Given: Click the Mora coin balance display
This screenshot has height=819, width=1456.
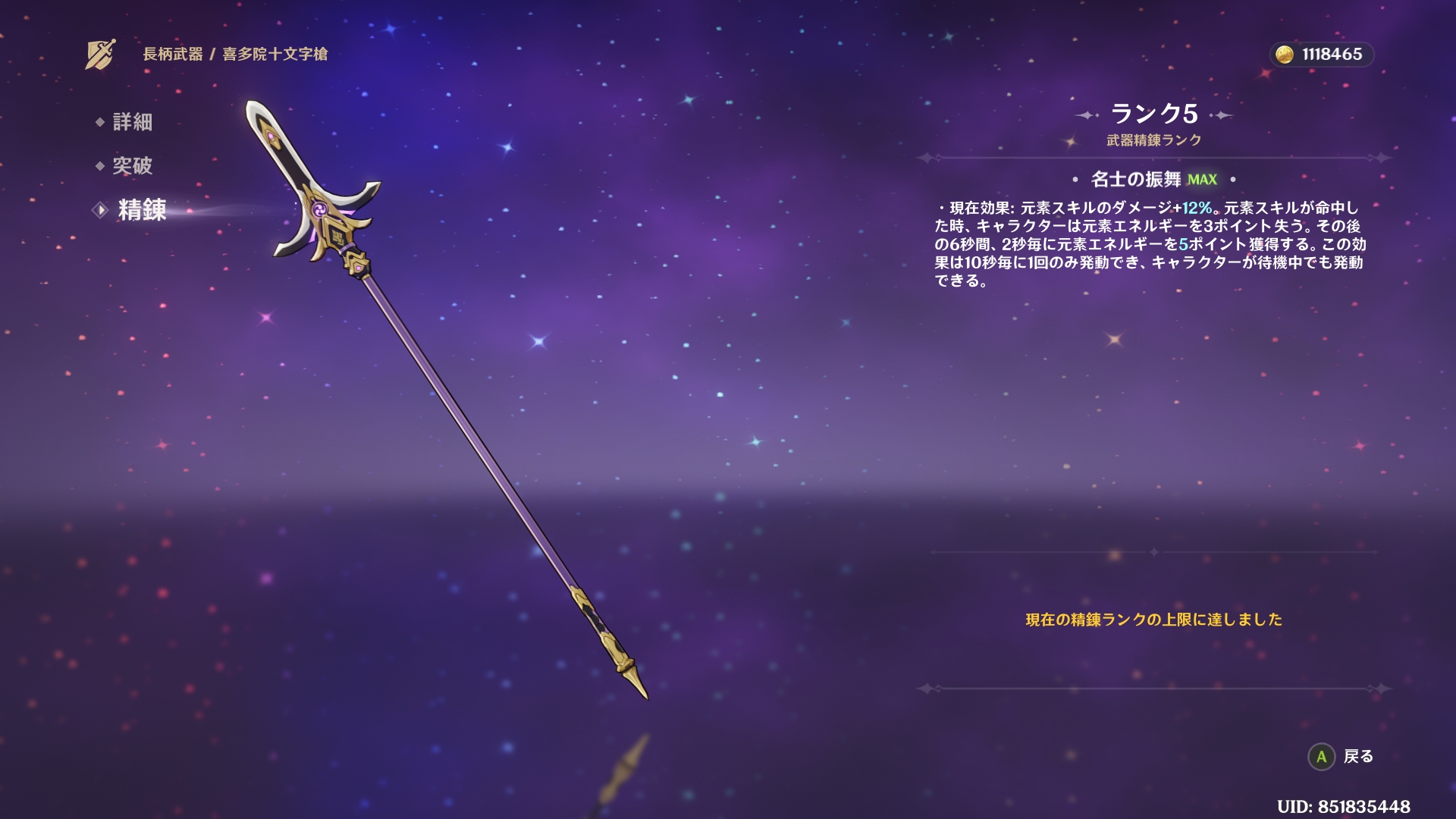Looking at the screenshot, I should pyautogui.click(x=1322, y=55).
